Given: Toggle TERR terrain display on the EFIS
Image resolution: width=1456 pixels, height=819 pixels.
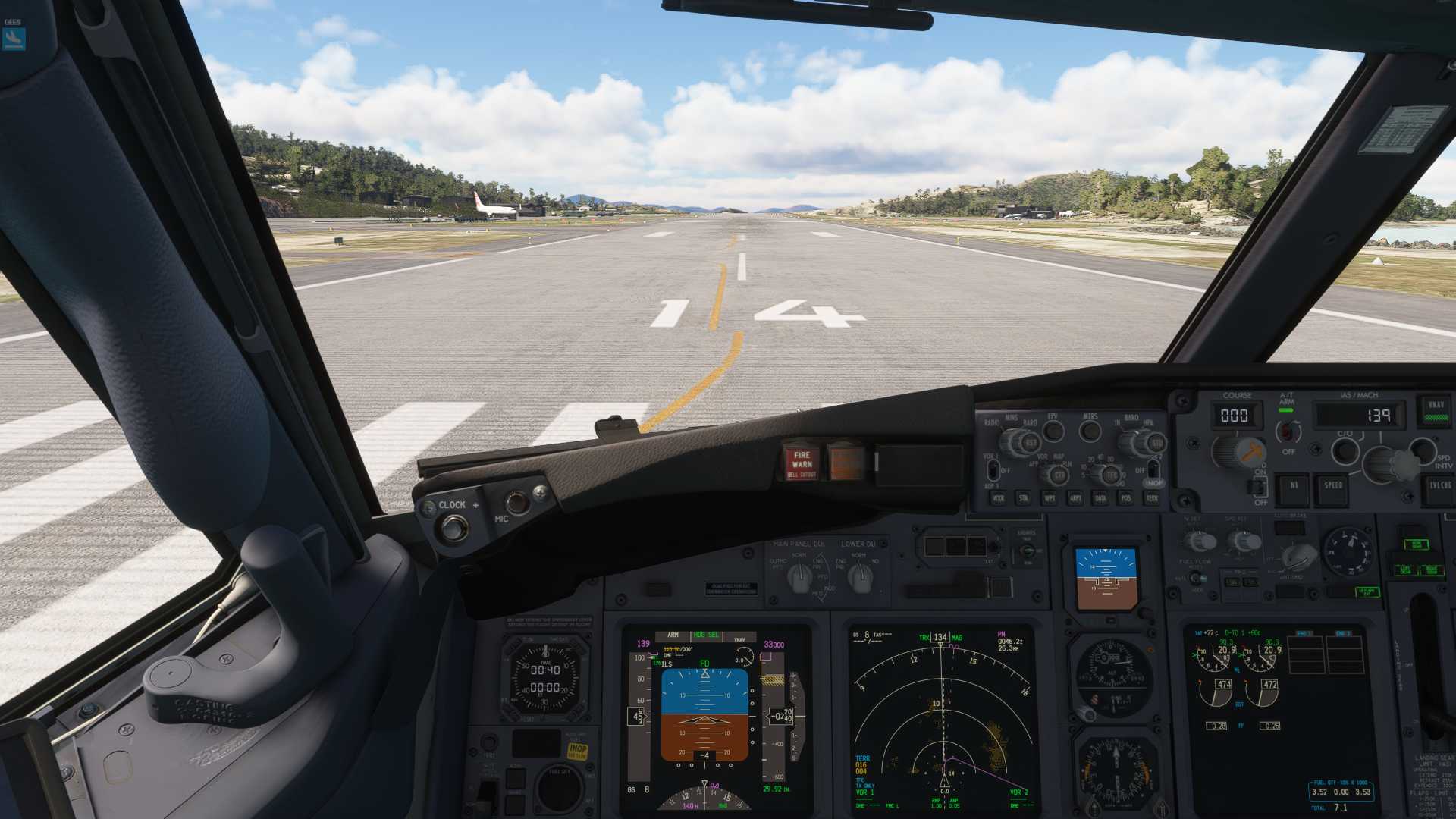Looking at the screenshot, I should [x=1152, y=498].
